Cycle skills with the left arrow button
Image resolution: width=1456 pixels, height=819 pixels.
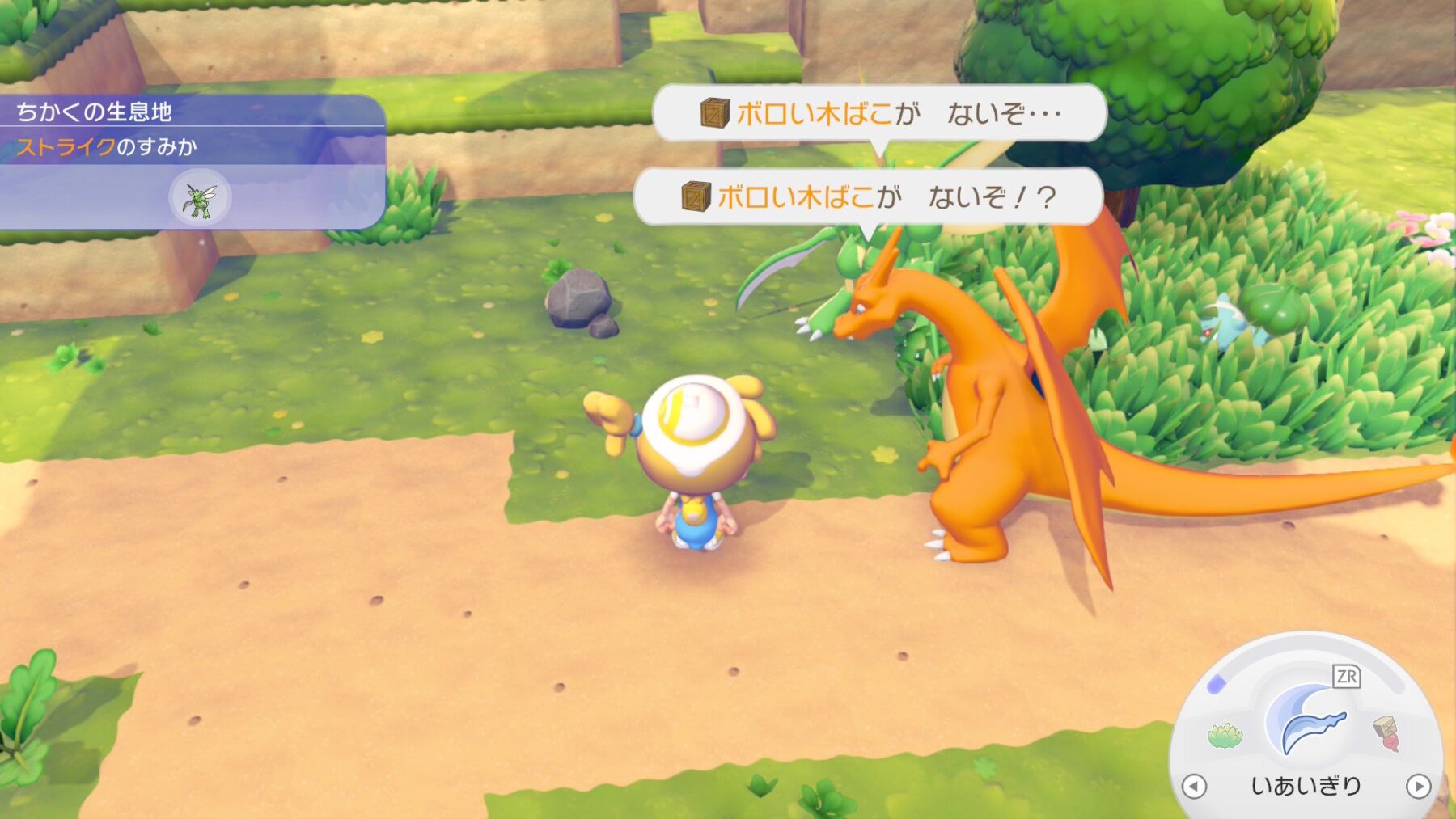pos(1194,786)
